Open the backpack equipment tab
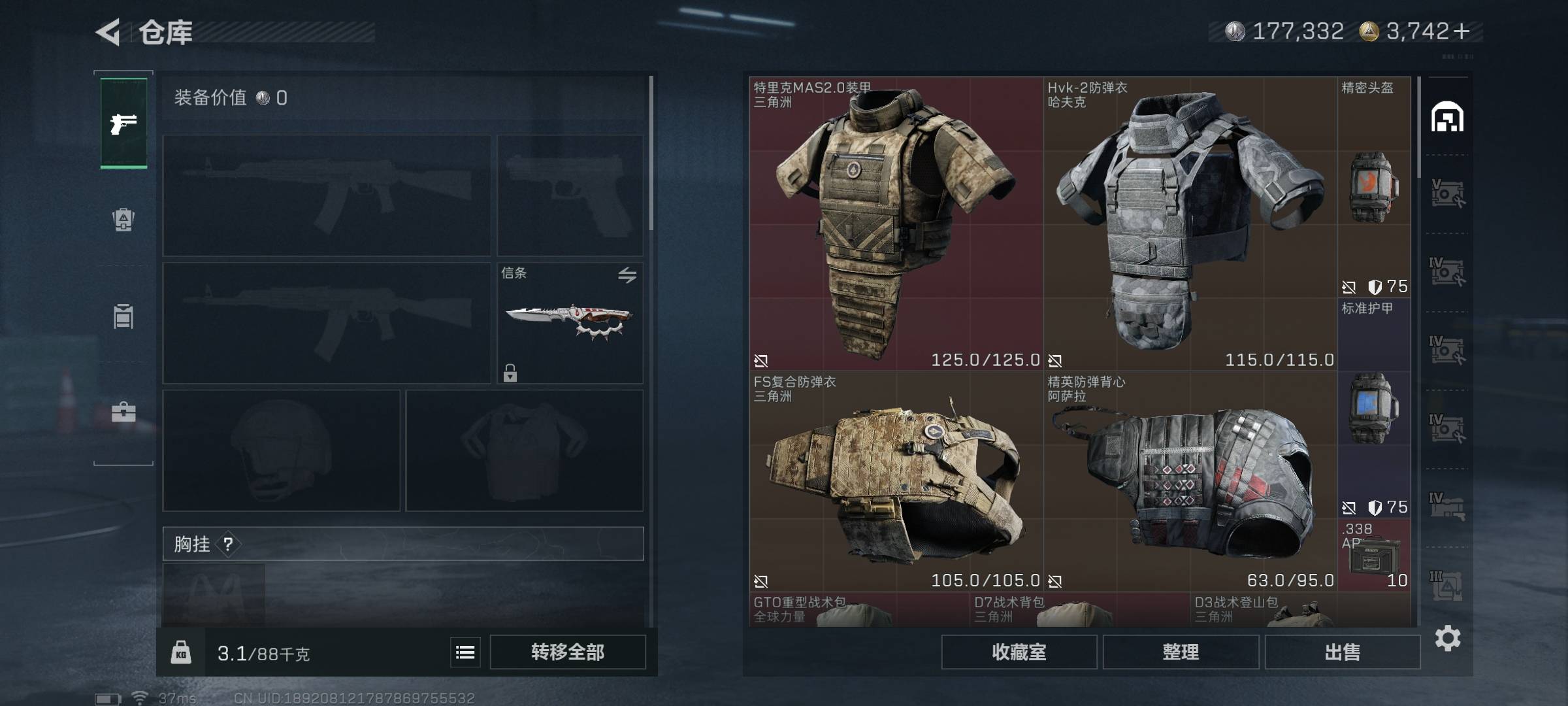Screen dimensions: 1568x706 click(123, 220)
